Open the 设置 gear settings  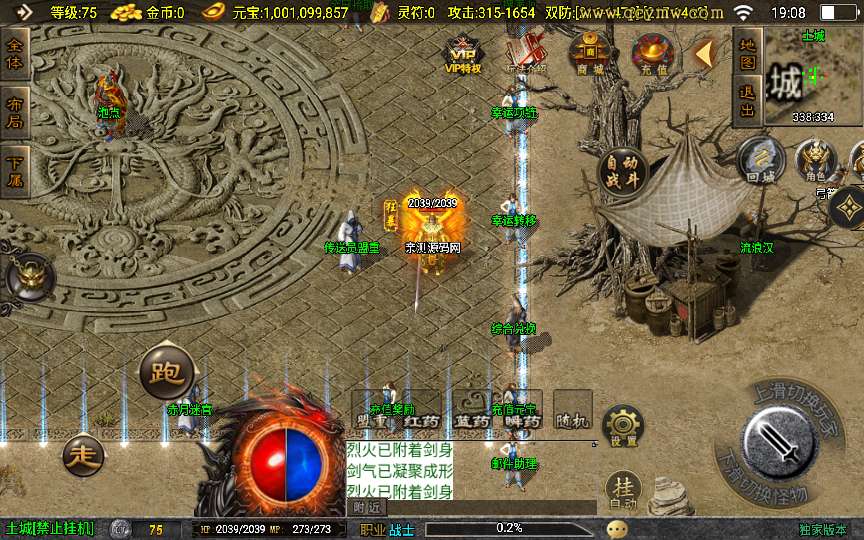click(623, 427)
